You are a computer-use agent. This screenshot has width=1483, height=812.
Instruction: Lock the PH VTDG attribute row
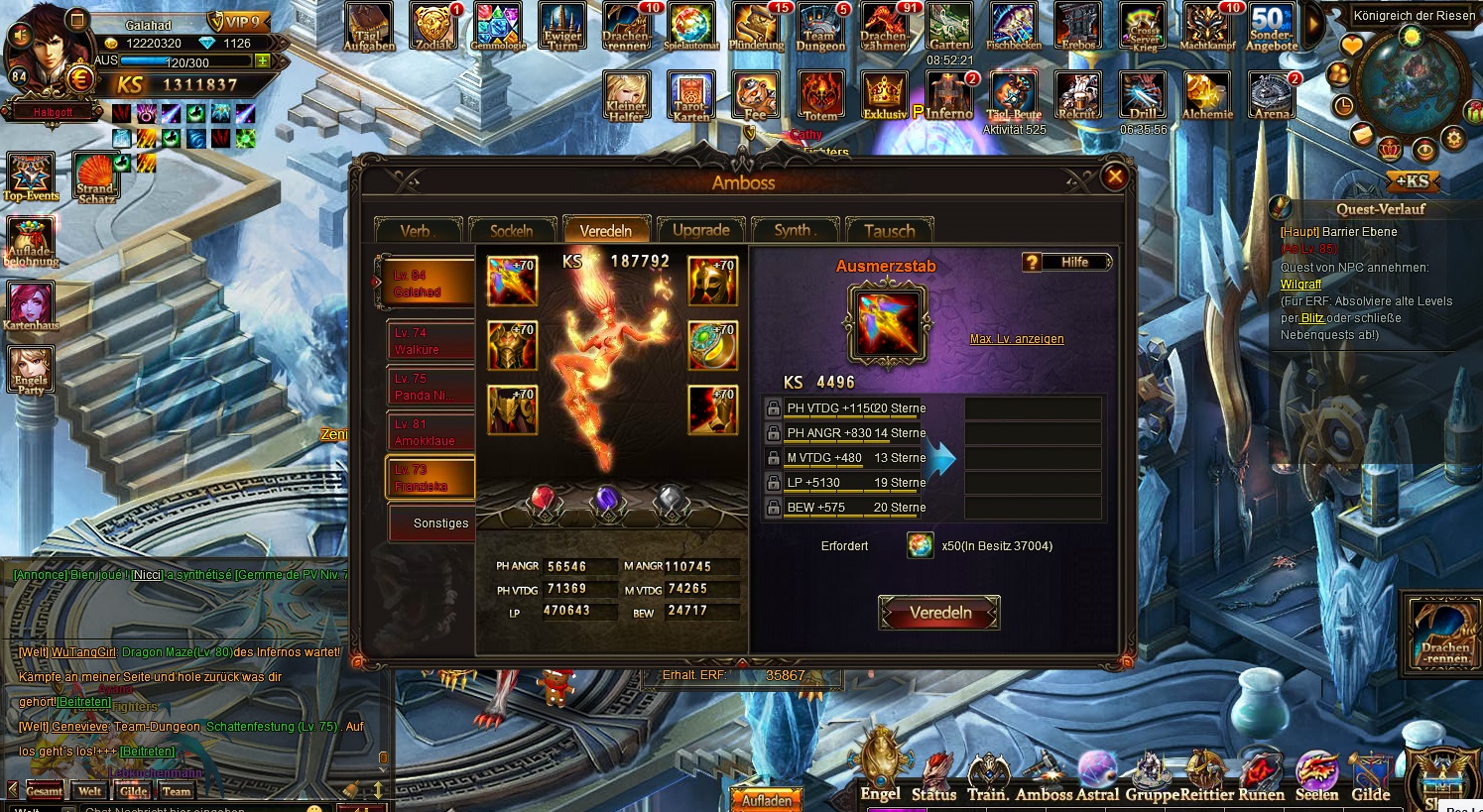click(774, 408)
